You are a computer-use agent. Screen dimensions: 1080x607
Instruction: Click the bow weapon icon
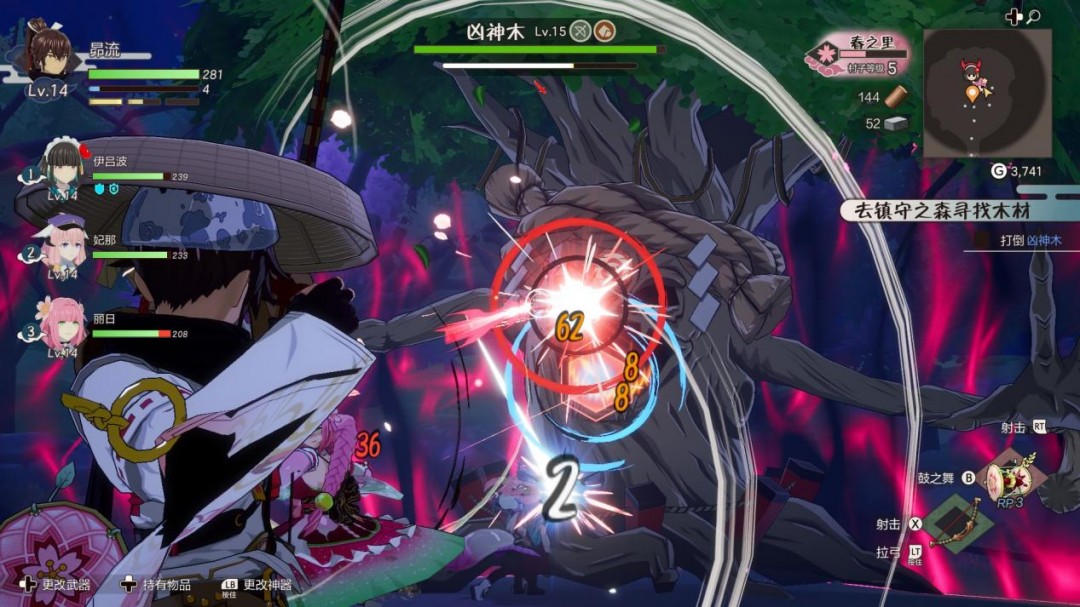(957, 520)
